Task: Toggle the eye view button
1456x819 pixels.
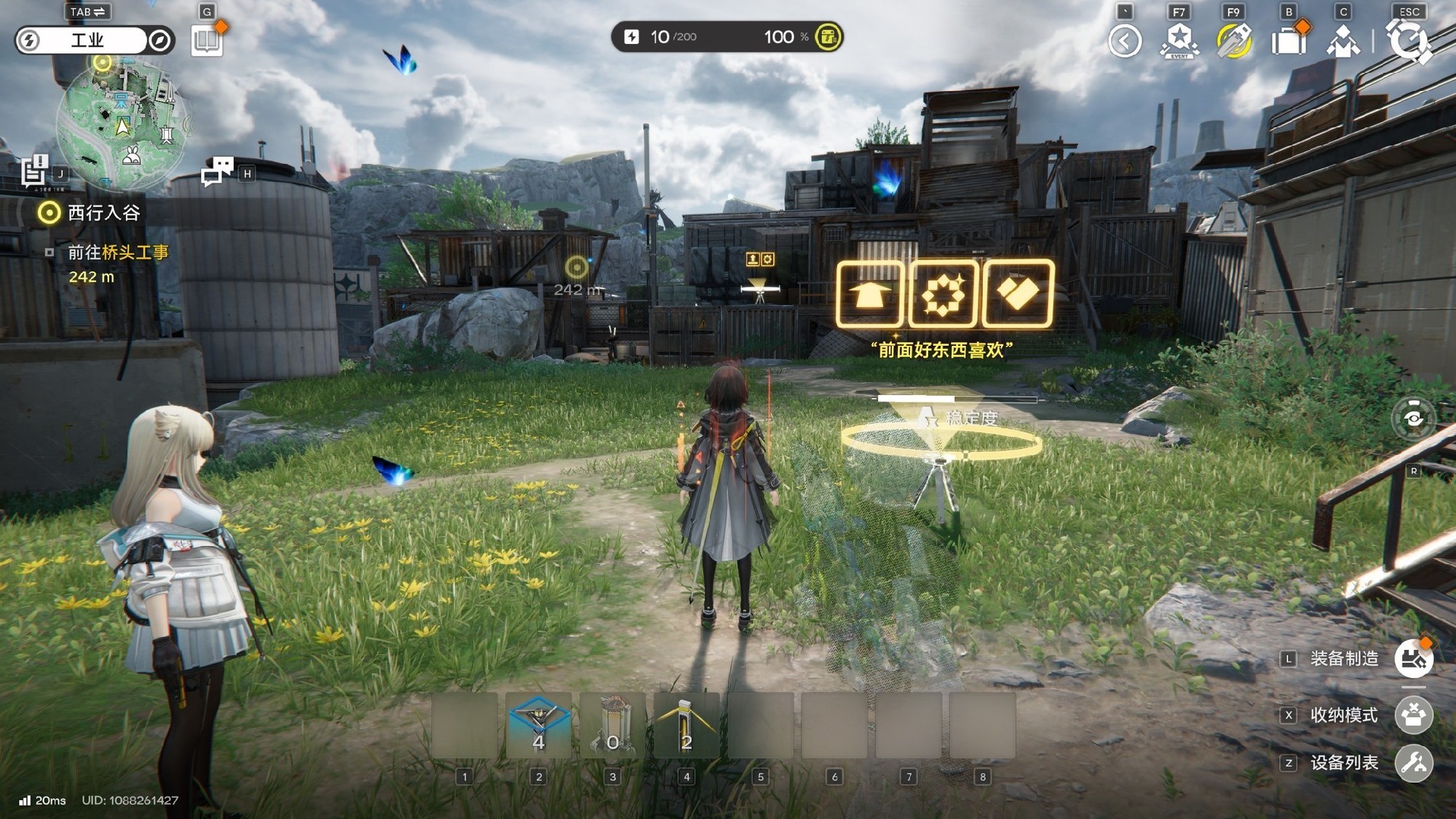Action: click(1414, 418)
